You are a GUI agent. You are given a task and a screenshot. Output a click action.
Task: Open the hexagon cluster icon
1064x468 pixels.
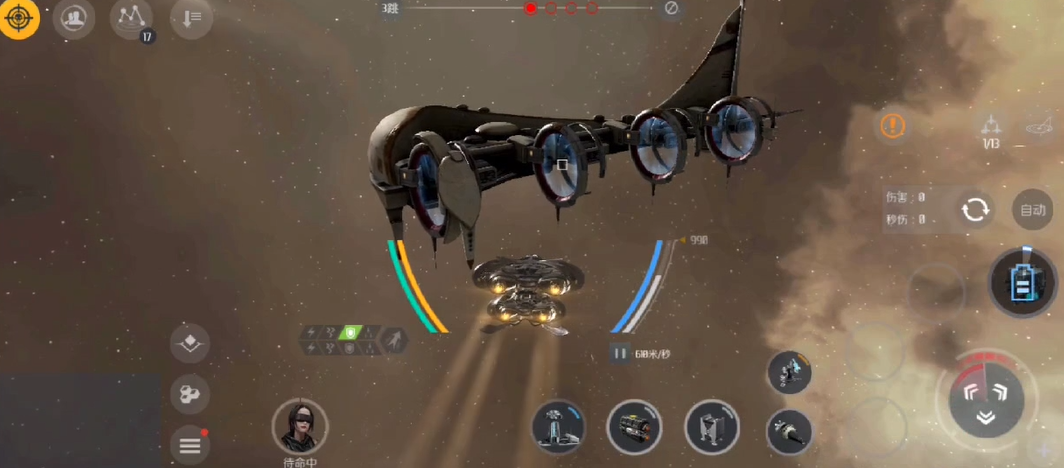189,395
